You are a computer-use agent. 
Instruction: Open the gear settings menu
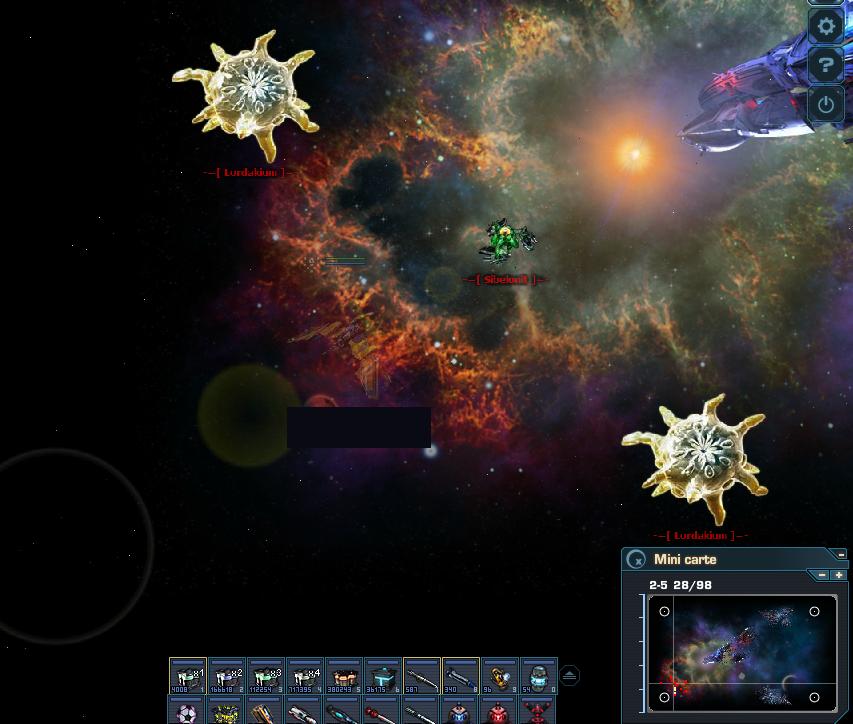[x=826, y=27]
